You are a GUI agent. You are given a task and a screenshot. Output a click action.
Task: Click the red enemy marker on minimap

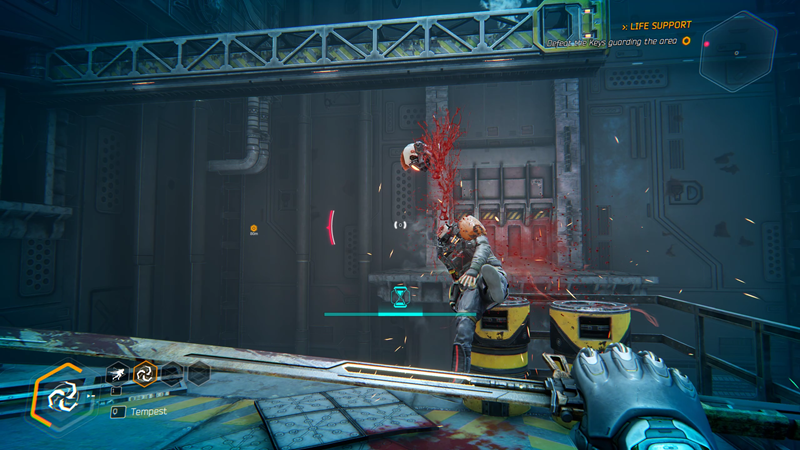click(707, 43)
